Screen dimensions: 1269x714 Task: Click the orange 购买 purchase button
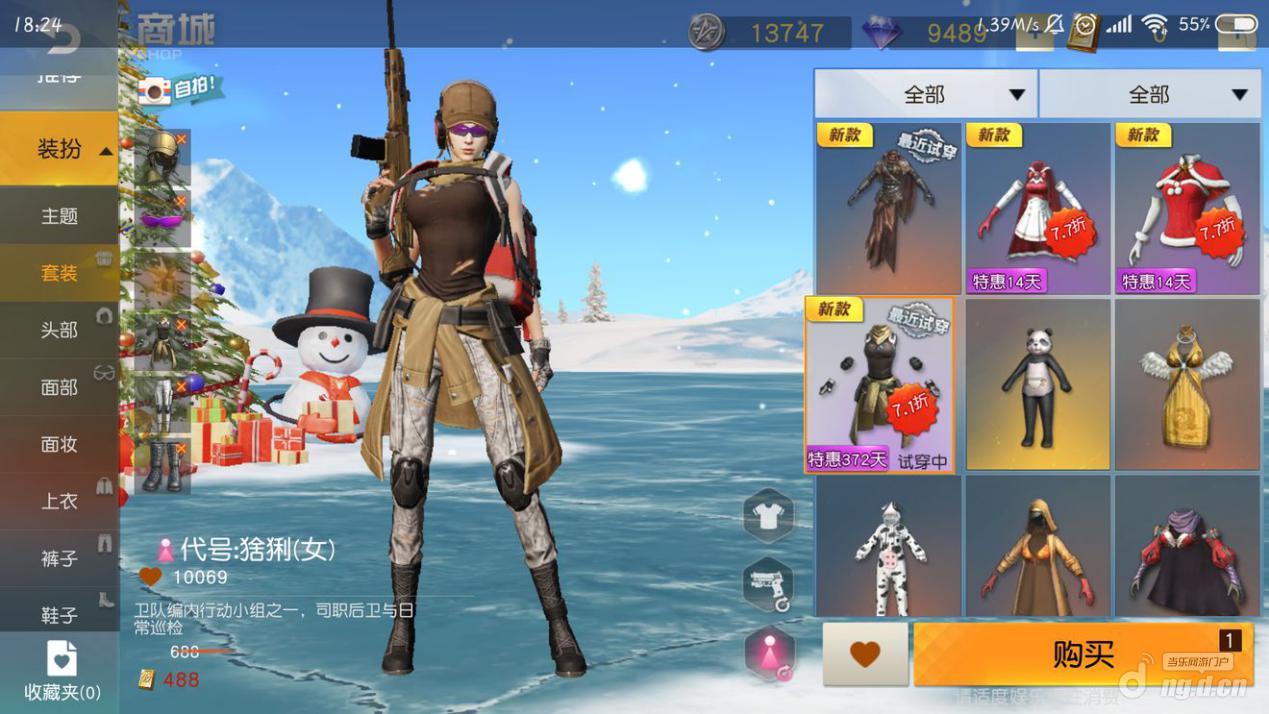pos(1083,654)
